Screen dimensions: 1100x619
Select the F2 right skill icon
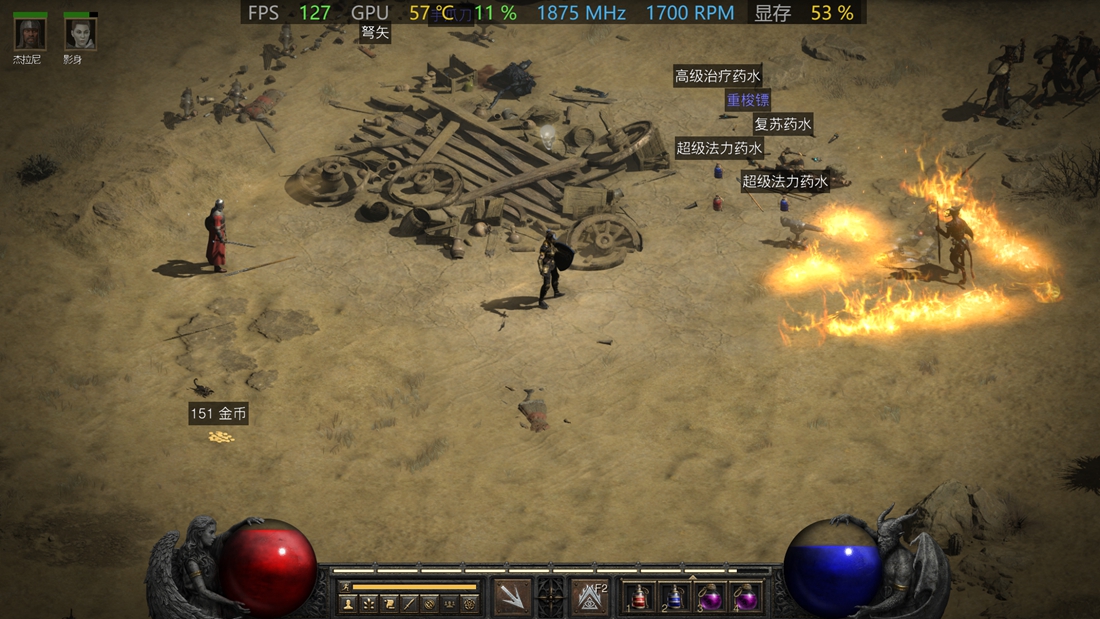[590, 597]
